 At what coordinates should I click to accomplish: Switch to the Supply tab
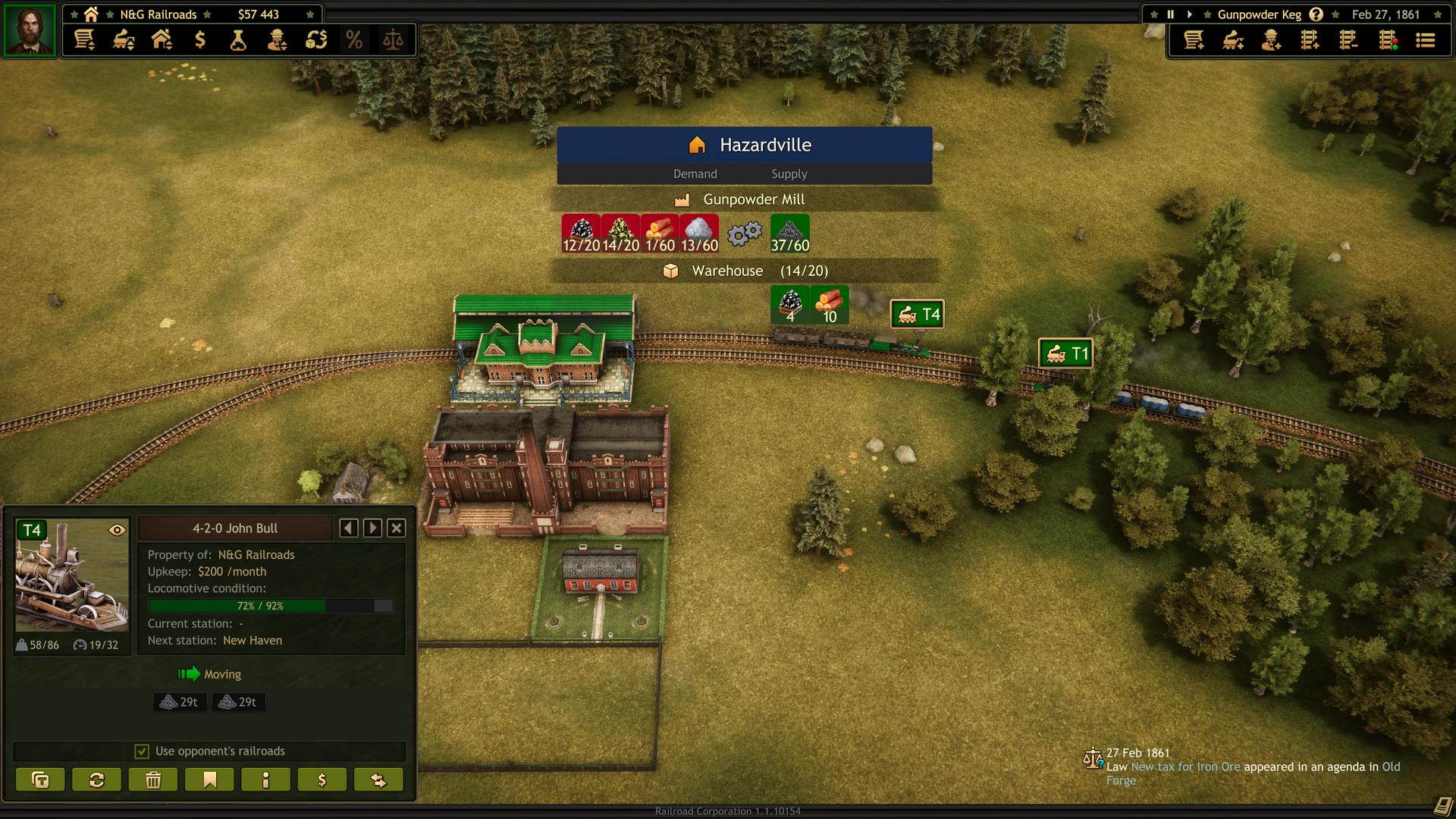coord(789,174)
